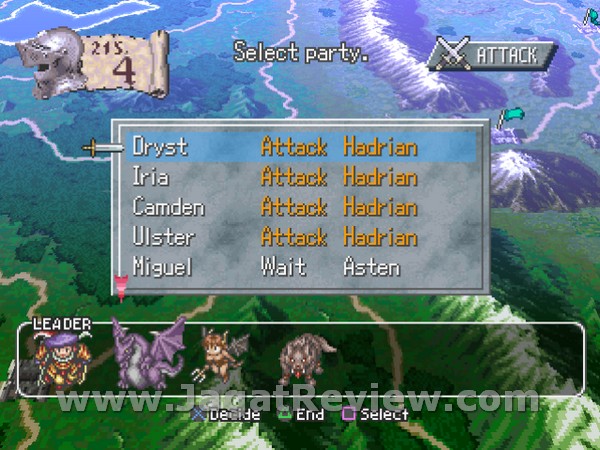Choose Miguel waiting at Asten
The image size is (600, 450).
[162, 267]
